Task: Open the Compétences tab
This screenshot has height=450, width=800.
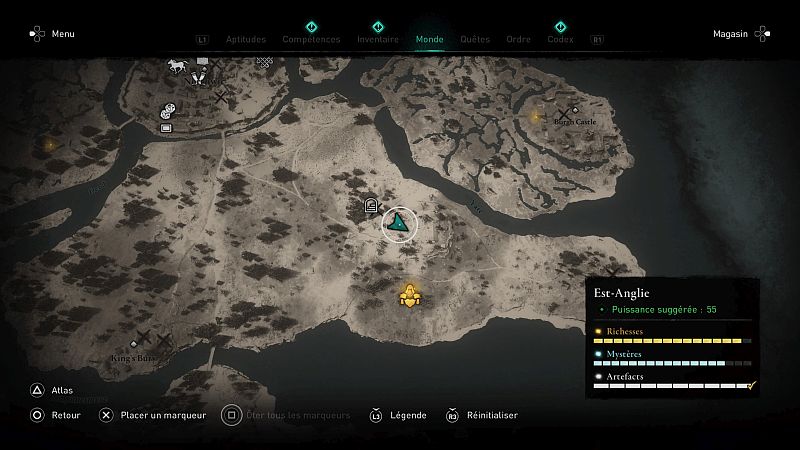Action: 311,40
